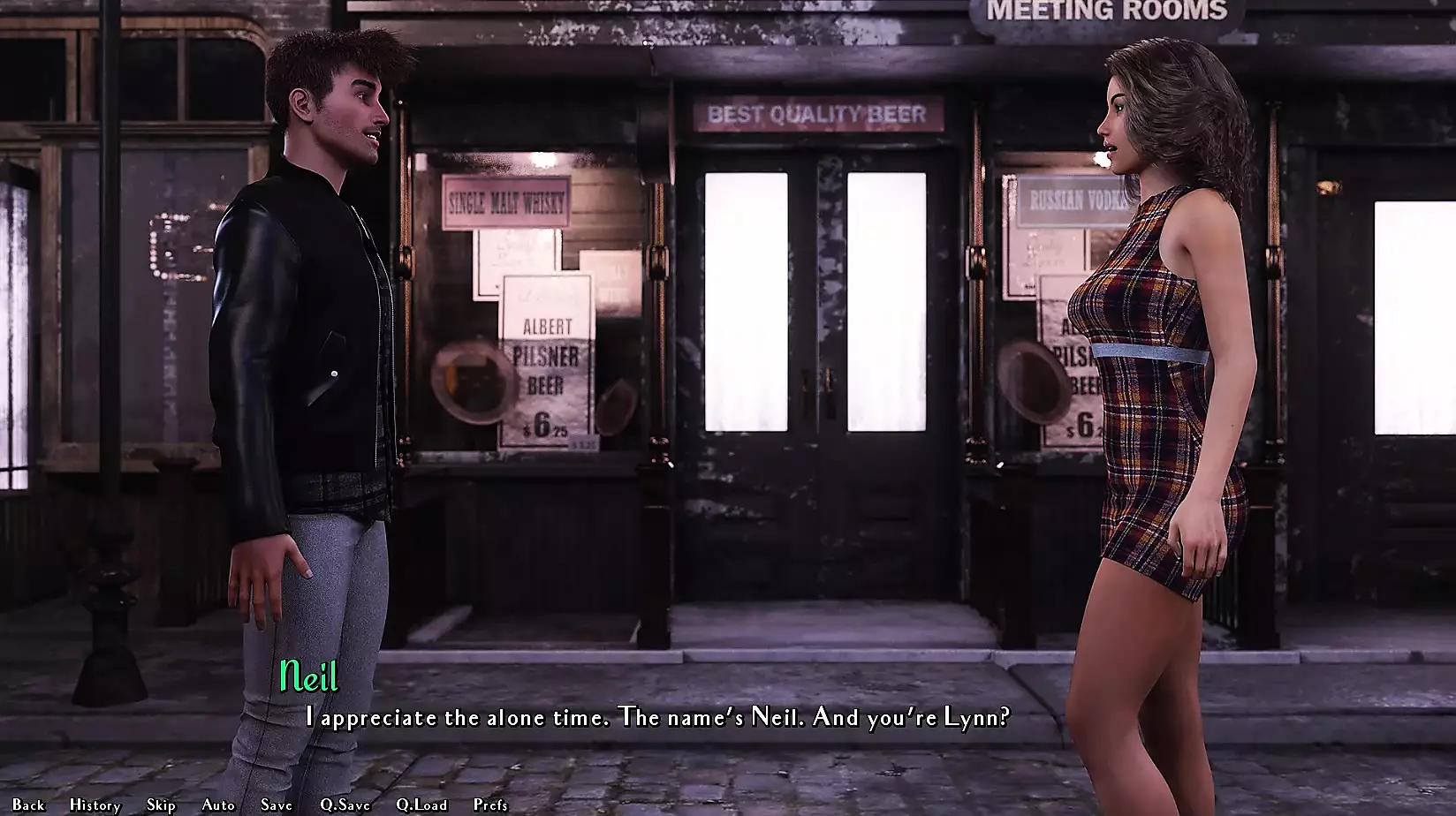The image size is (1456, 816).
Task: Open the Save game screen
Action: (x=277, y=805)
